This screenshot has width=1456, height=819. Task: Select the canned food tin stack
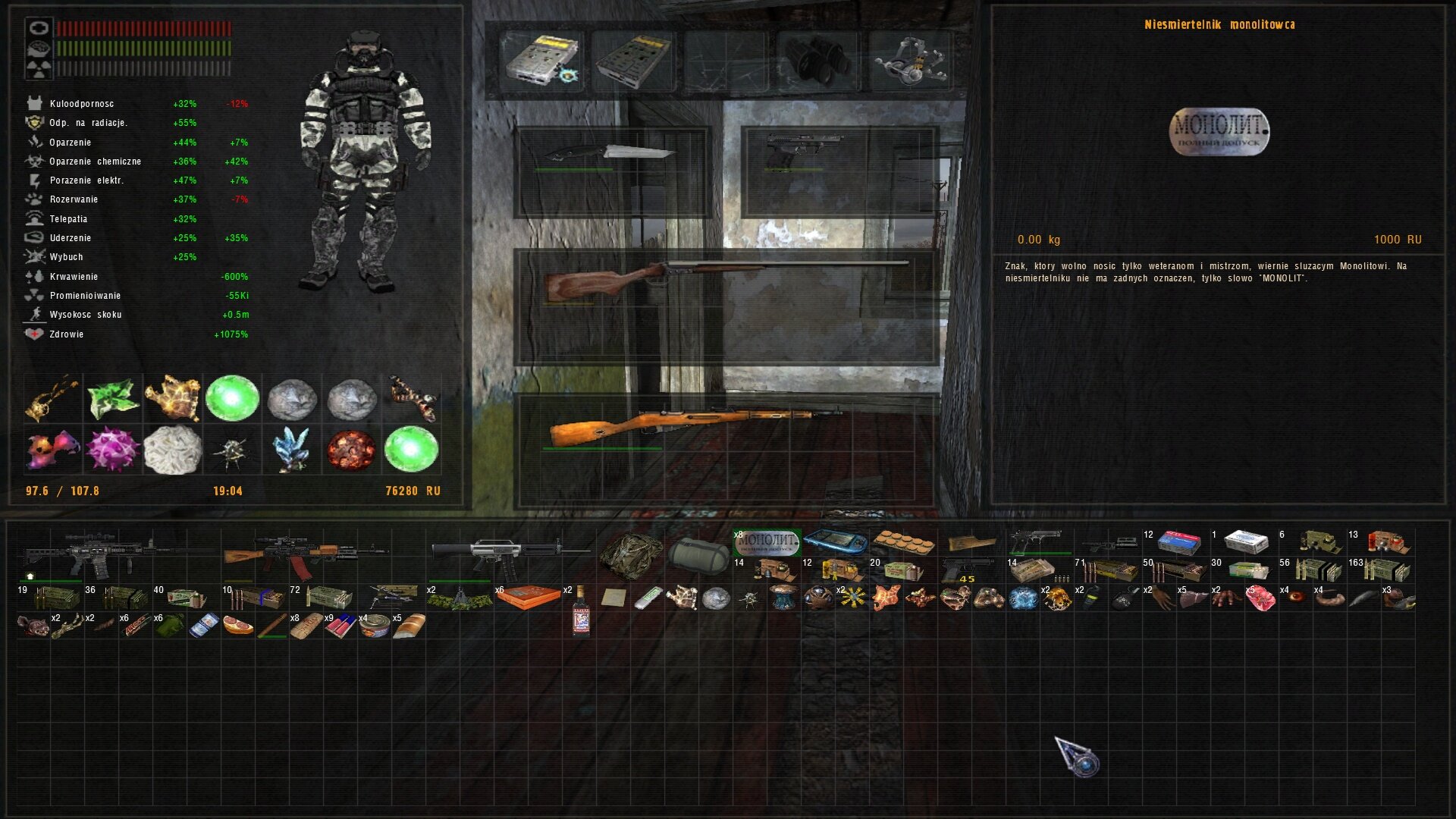click(x=375, y=626)
